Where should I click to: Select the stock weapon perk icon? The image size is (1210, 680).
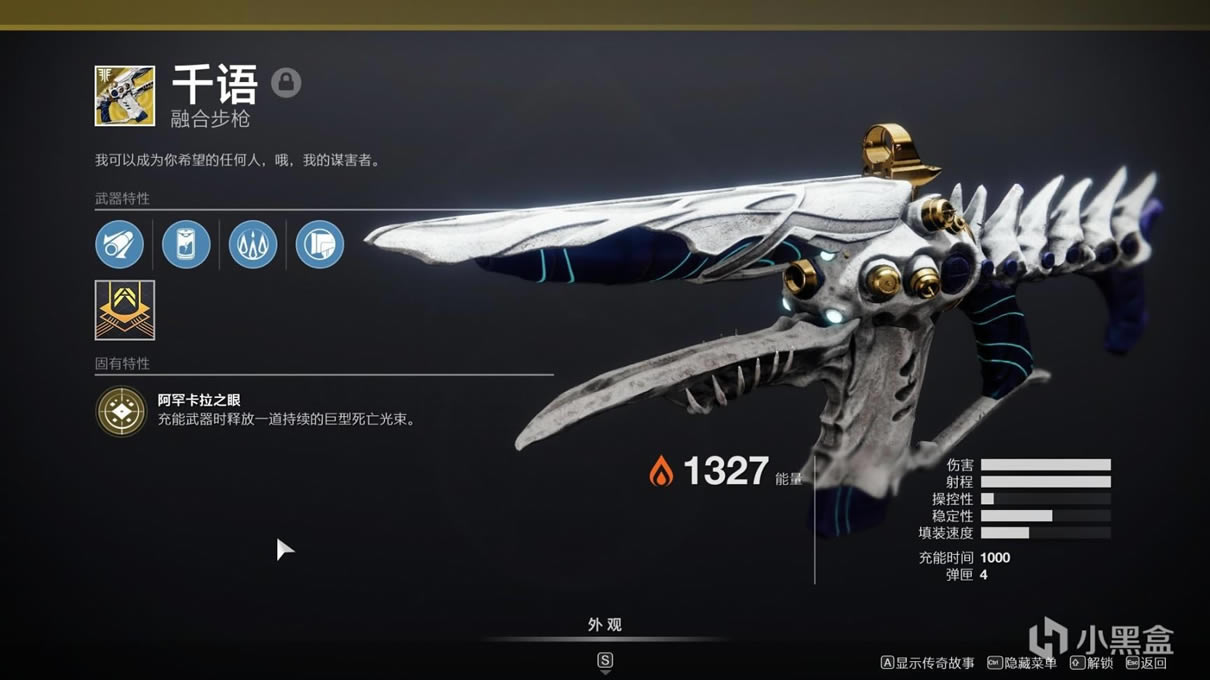point(320,244)
